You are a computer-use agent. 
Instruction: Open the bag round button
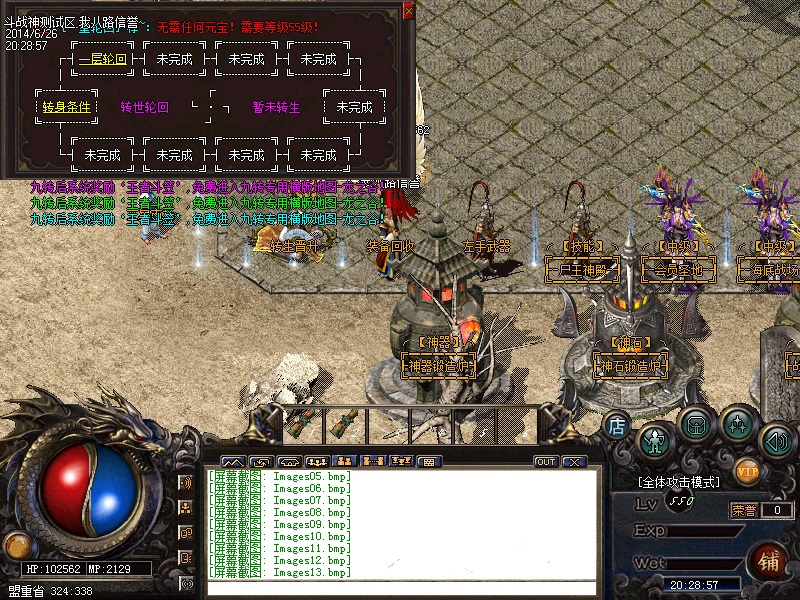coord(696,424)
